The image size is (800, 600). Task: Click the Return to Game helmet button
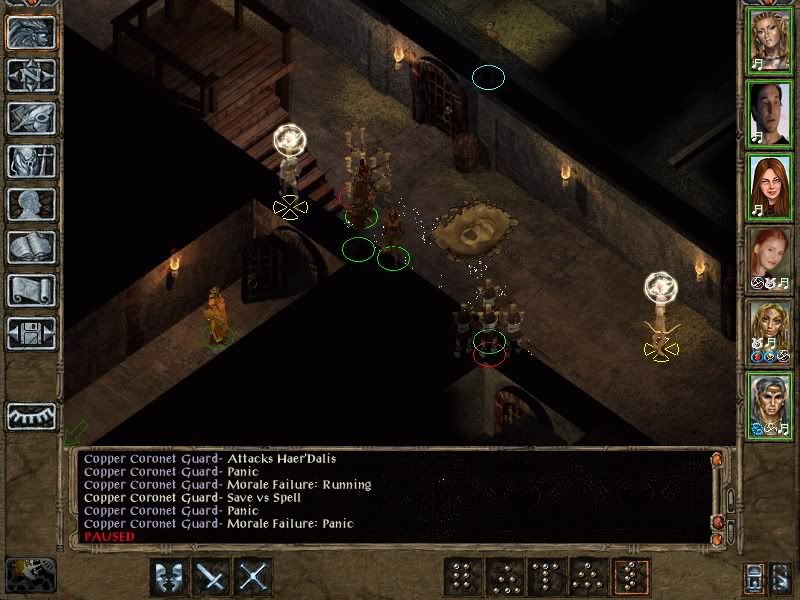32,32
